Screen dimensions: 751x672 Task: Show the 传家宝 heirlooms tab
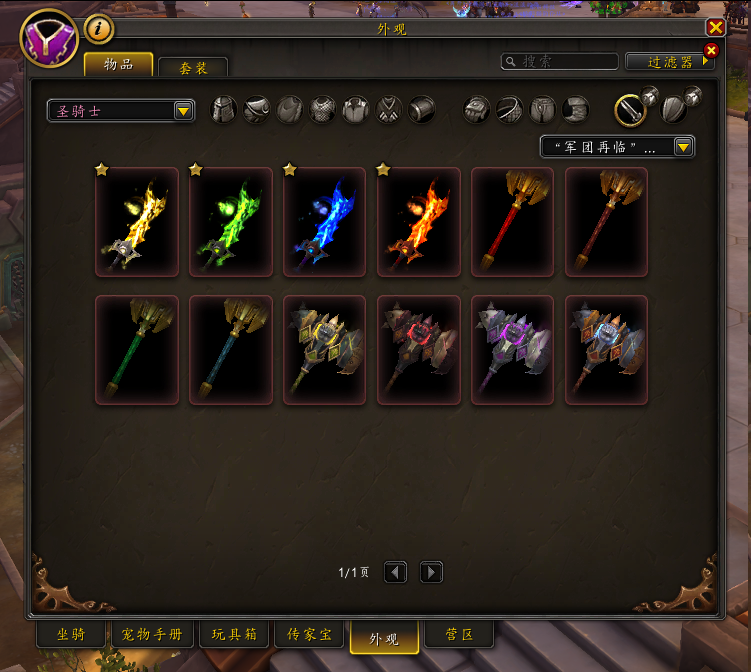[x=310, y=635]
